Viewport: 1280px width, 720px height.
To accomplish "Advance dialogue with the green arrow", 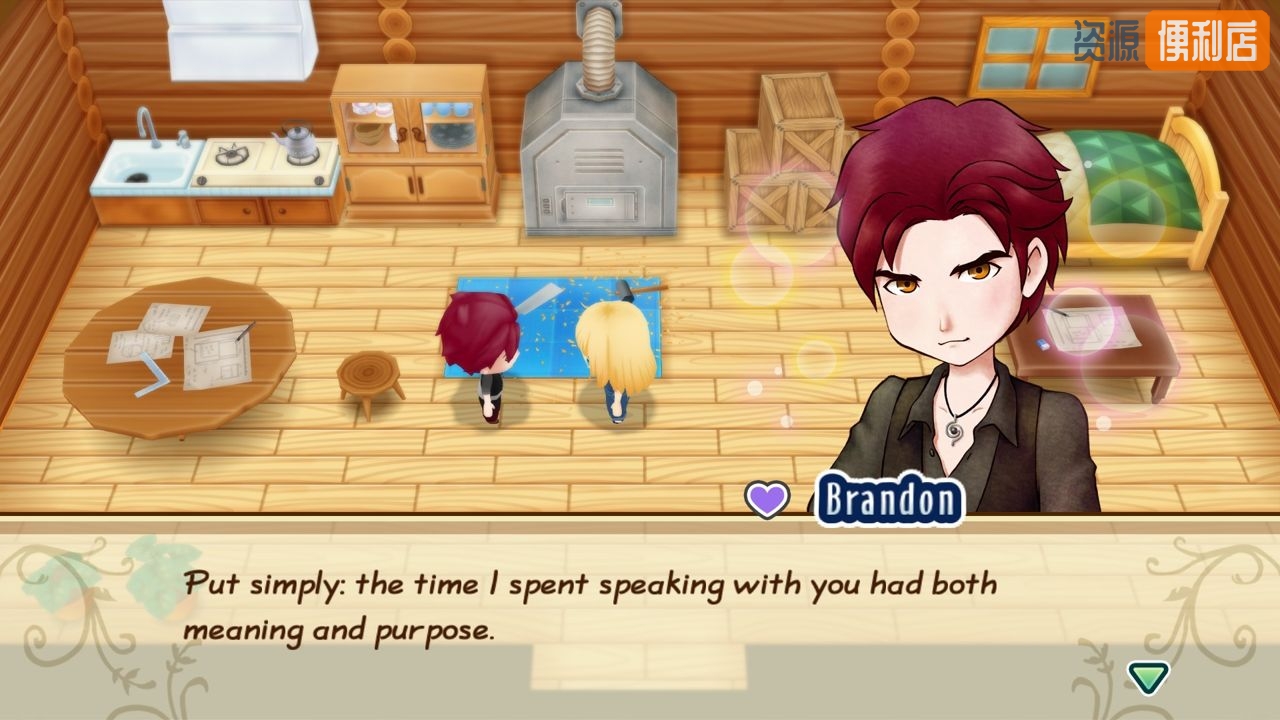I will point(1148,677).
